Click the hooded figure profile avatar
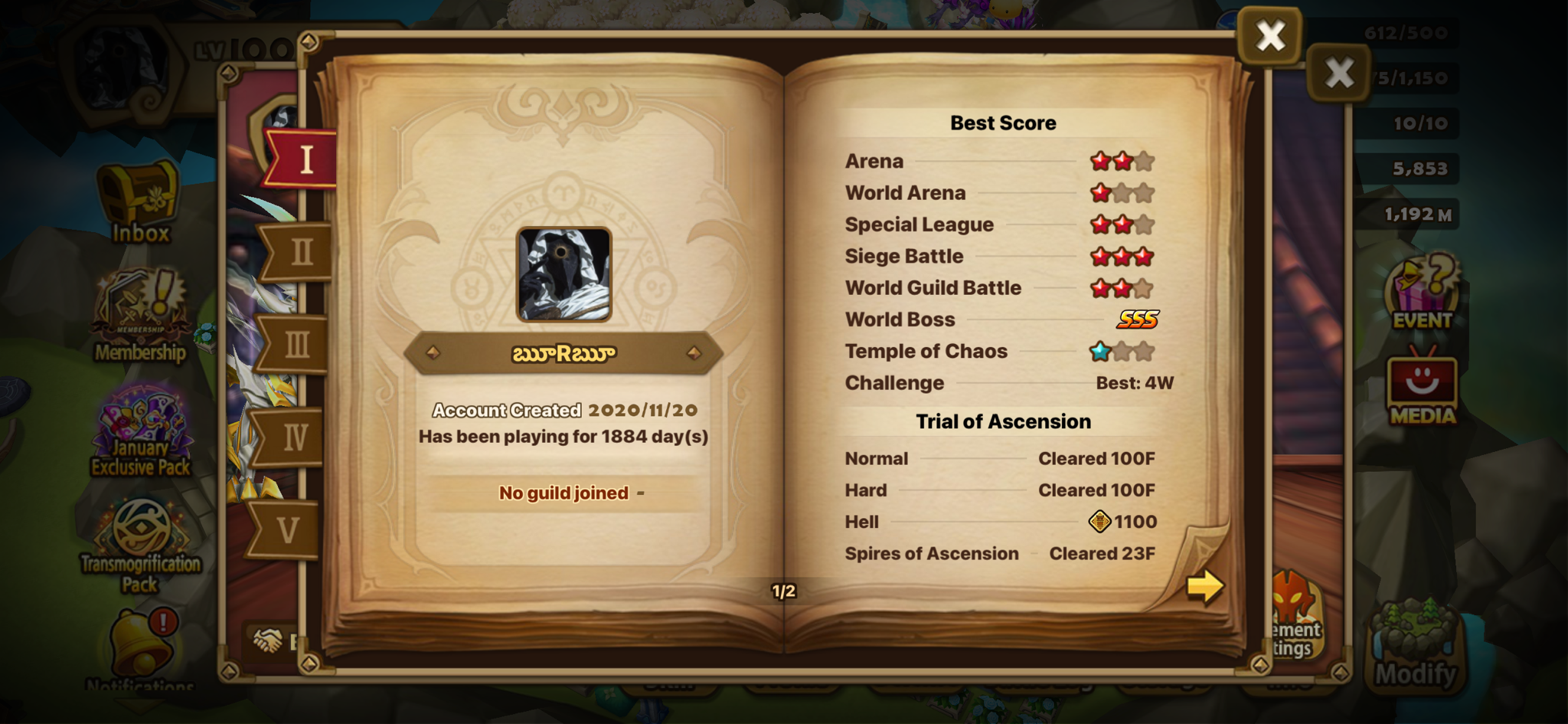The image size is (1568, 724). (x=564, y=274)
